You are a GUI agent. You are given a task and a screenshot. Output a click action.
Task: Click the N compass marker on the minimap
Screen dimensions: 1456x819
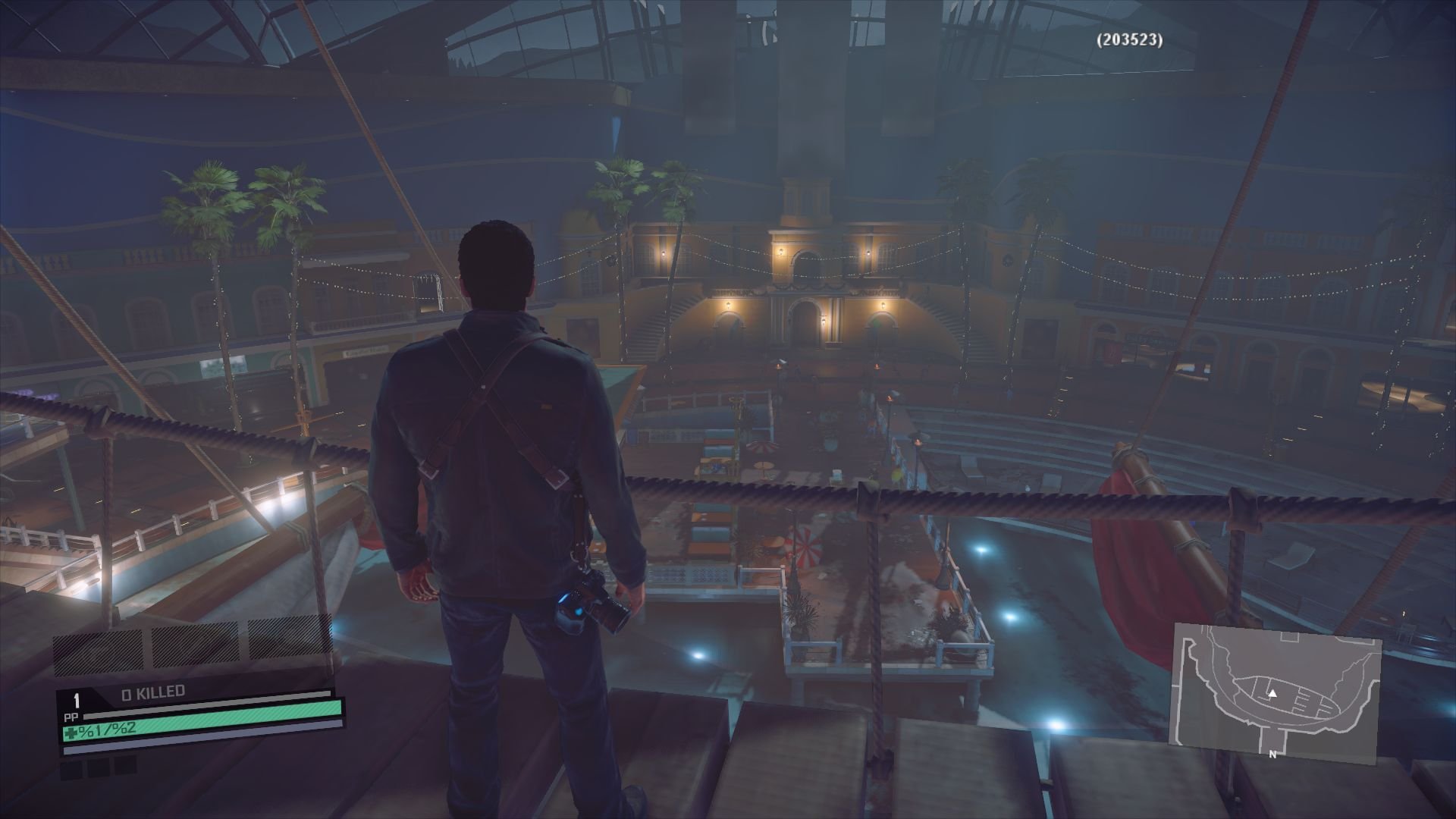click(x=1272, y=754)
